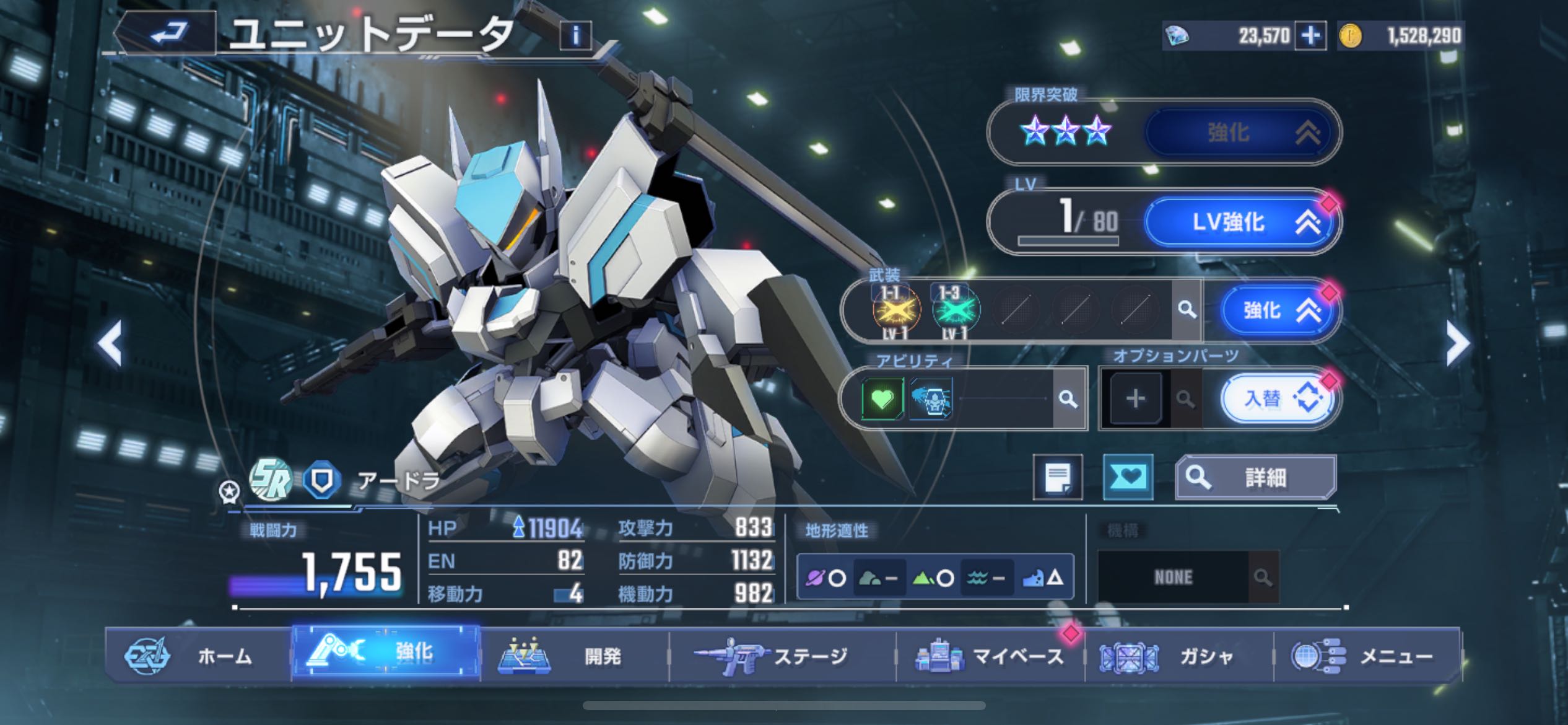Click the 入替 swap button

coord(1278,399)
